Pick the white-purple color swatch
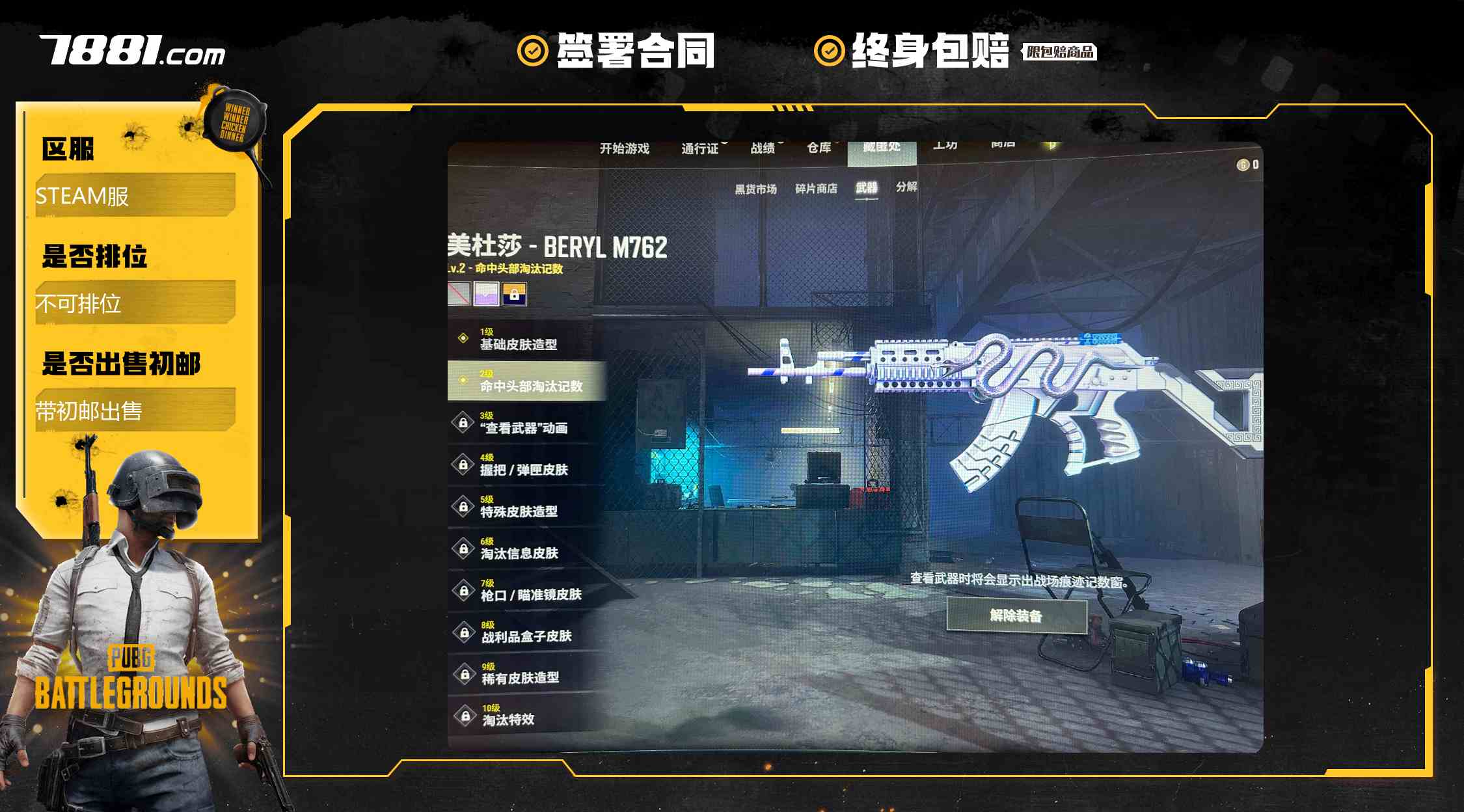 click(x=486, y=294)
